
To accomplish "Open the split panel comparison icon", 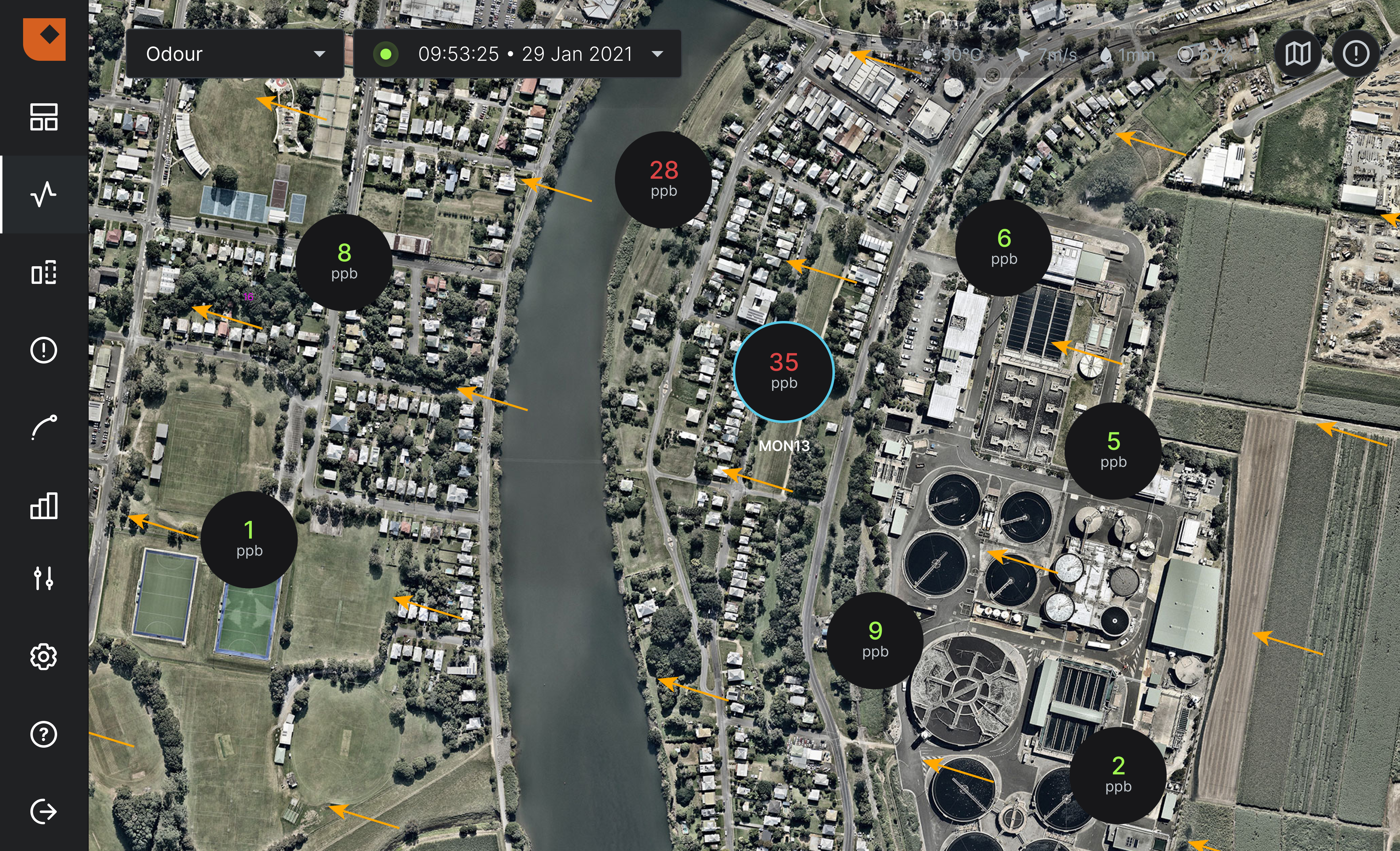I will click(44, 272).
